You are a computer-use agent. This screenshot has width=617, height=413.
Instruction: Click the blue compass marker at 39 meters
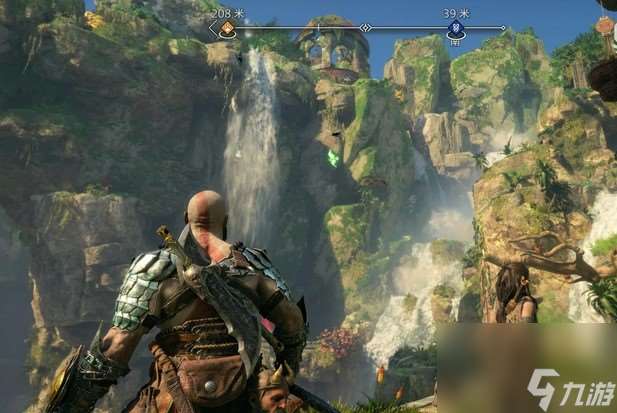(x=456, y=28)
